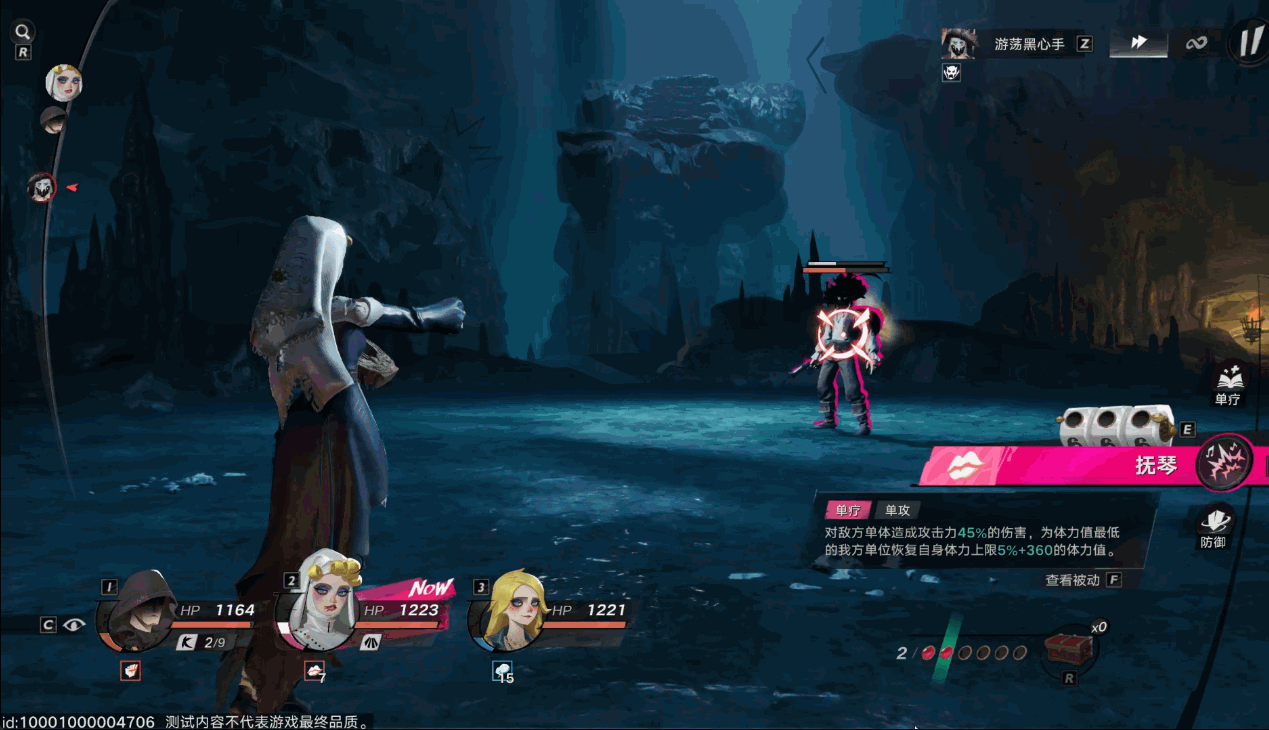
Task: Enable auto-battle with the infinity button
Action: point(1196,43)
